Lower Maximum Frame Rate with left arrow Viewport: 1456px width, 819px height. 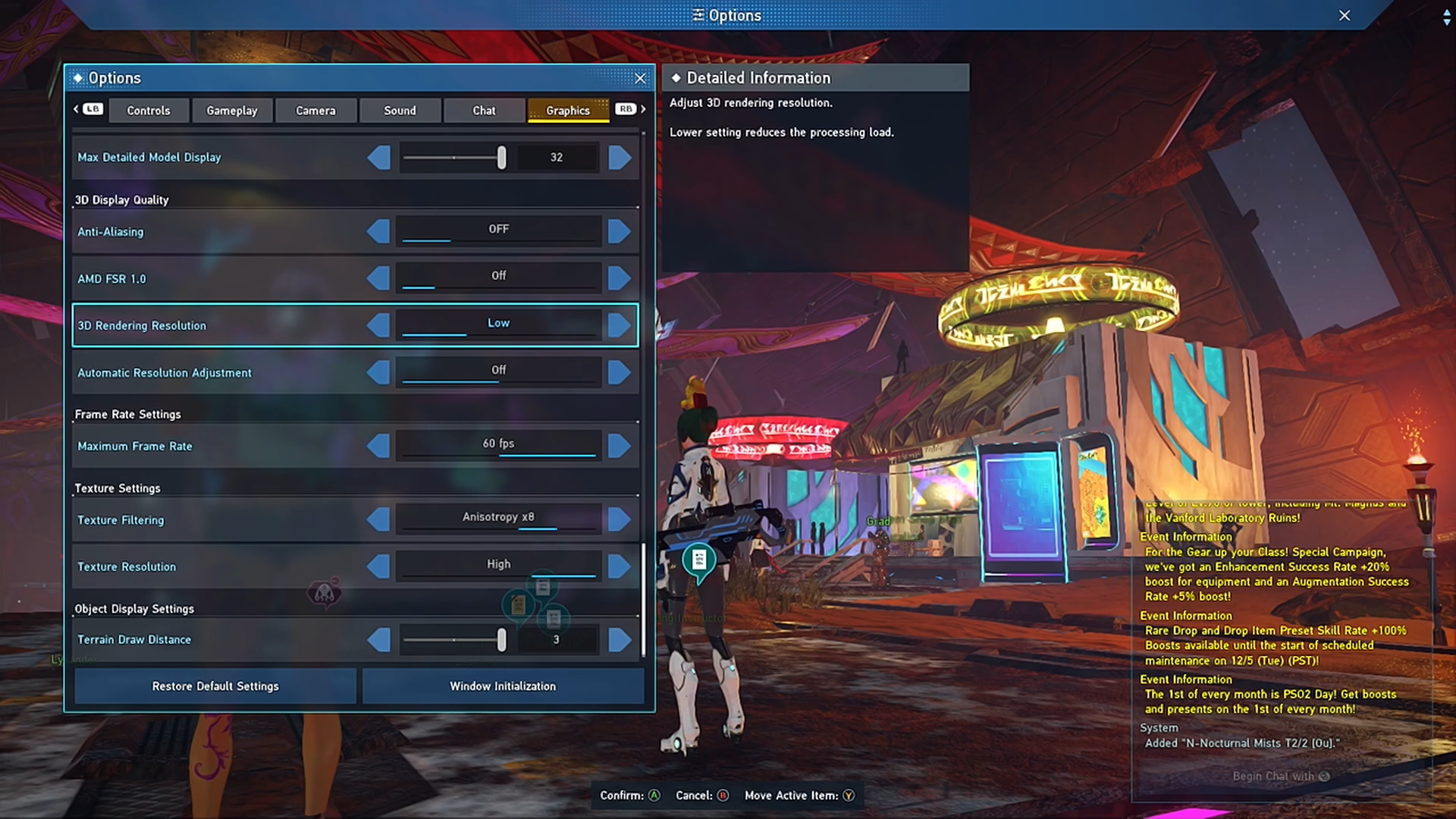pyautogui.click(x=378, y=446)
